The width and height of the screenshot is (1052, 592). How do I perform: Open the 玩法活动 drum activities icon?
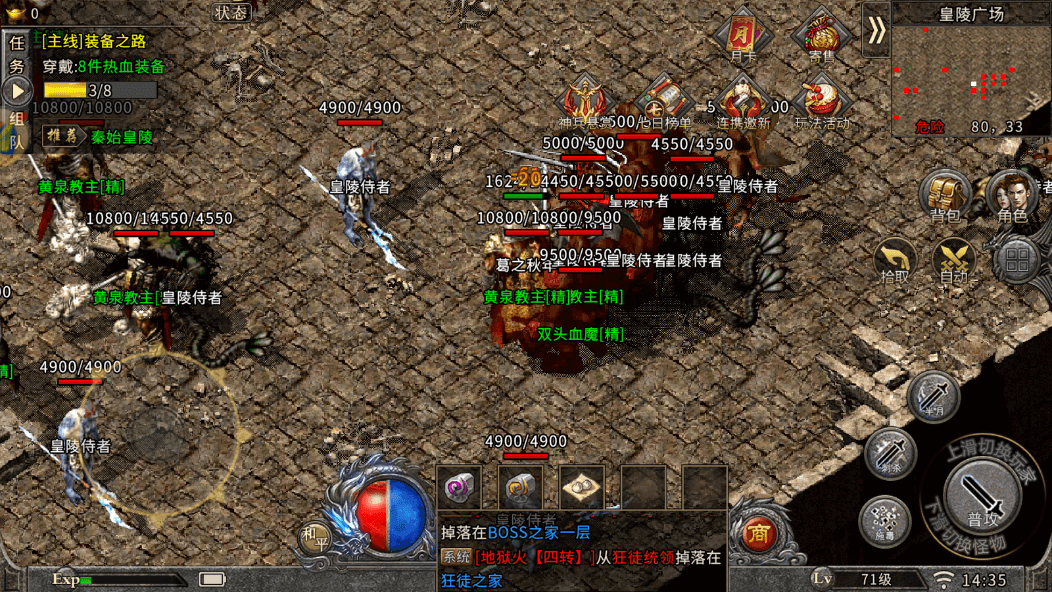tap(822, 100)
